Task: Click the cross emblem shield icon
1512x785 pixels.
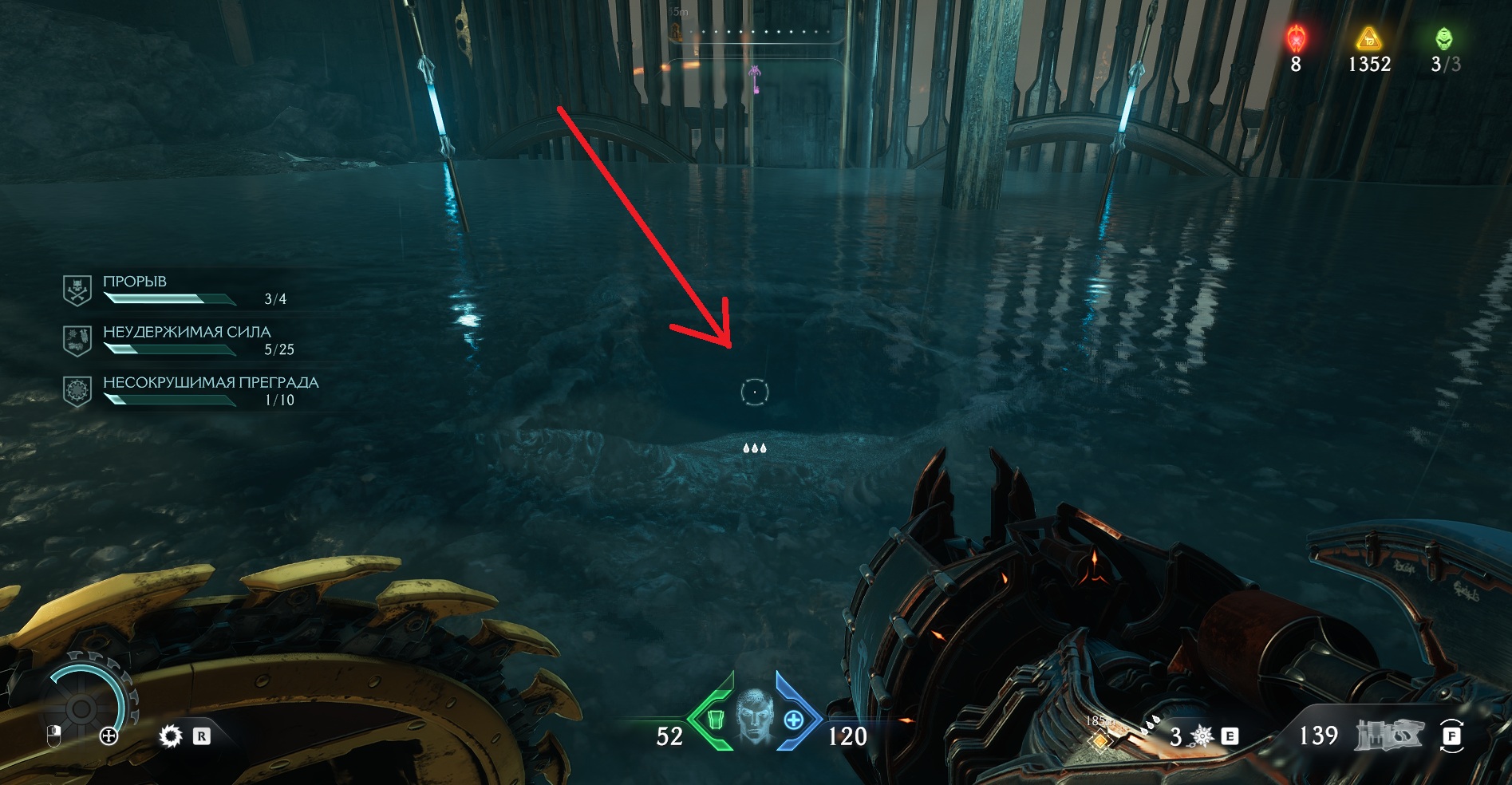Action: (109, 736)
